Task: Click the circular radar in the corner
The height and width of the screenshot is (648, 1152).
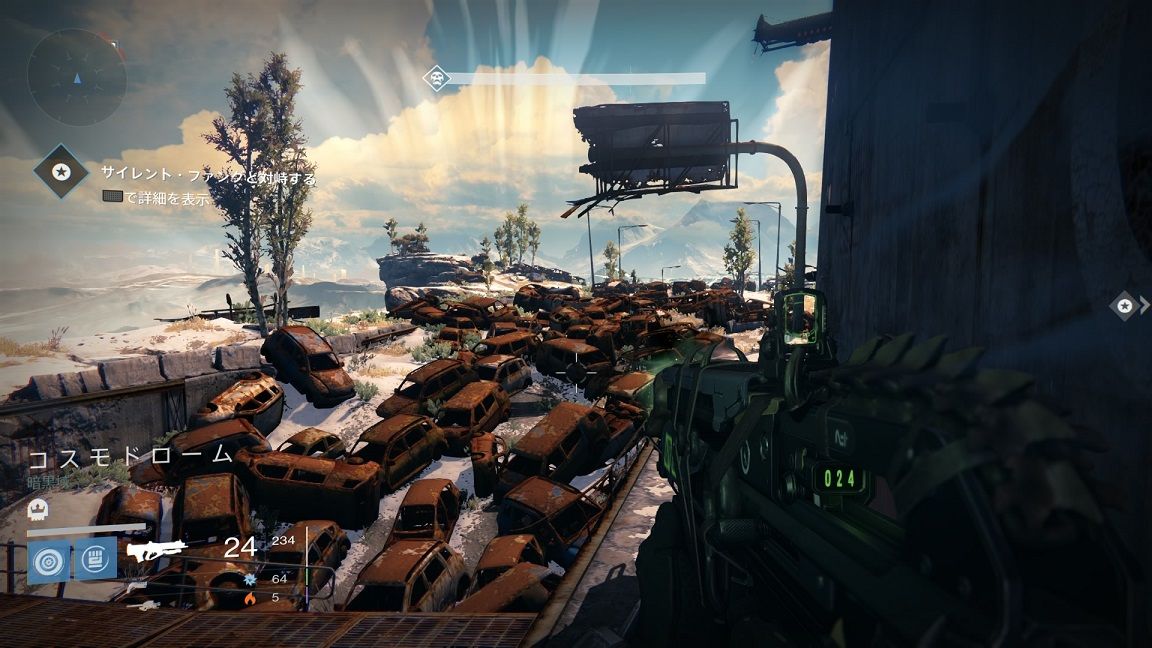Action: coord(76,76)
